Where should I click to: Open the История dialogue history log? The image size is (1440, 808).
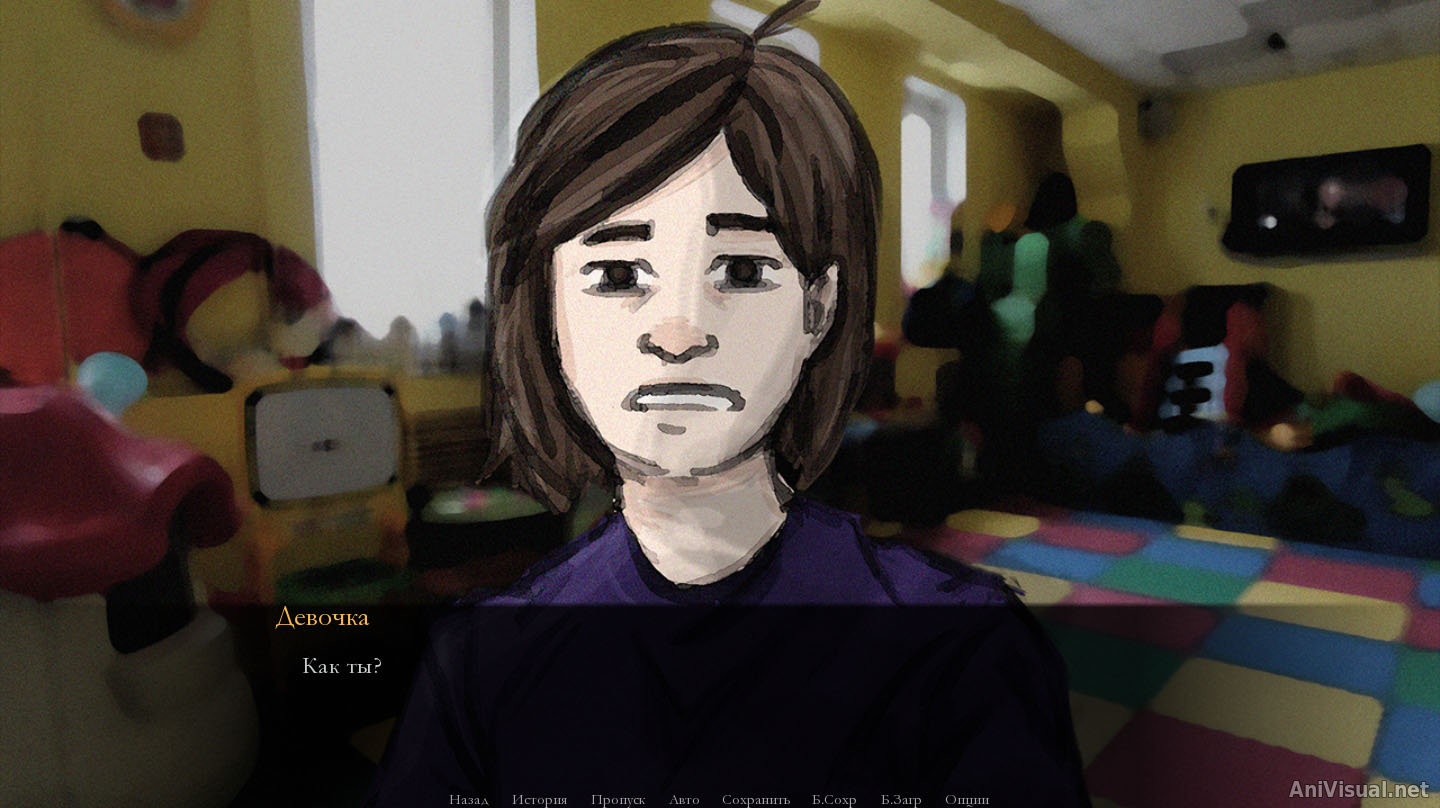[x=540, y=800]
